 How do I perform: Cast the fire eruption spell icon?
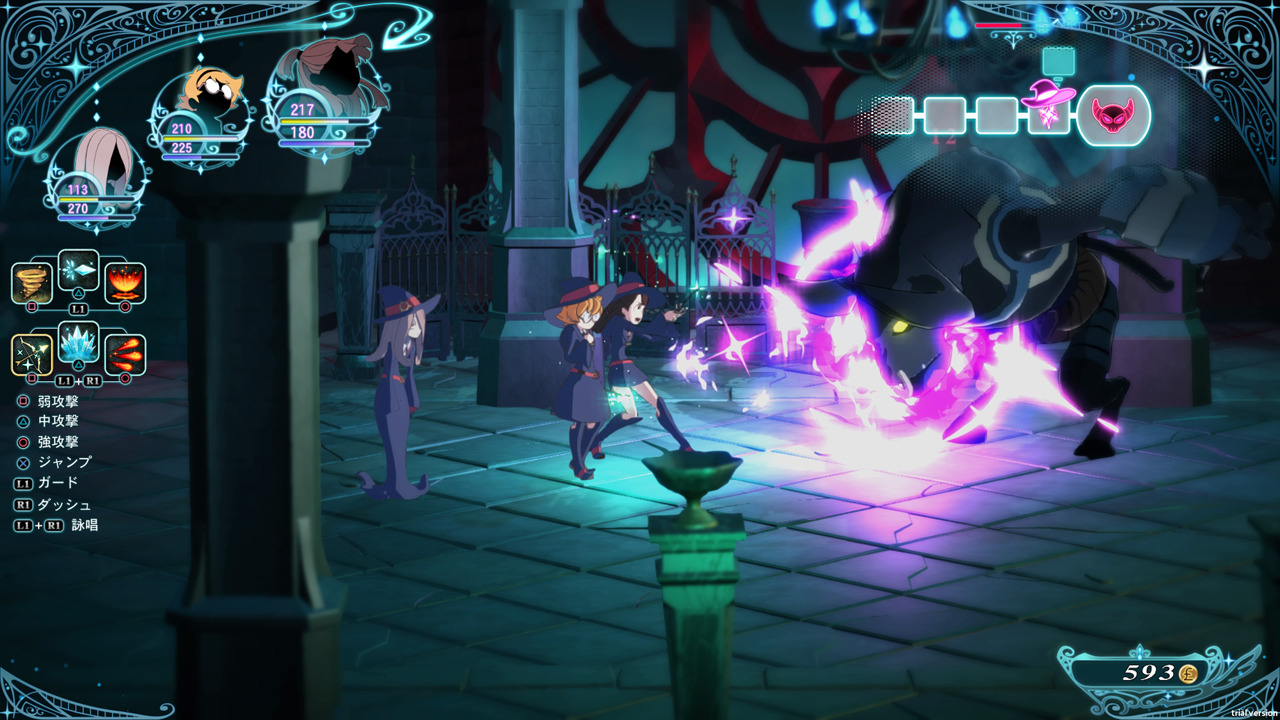125,283
